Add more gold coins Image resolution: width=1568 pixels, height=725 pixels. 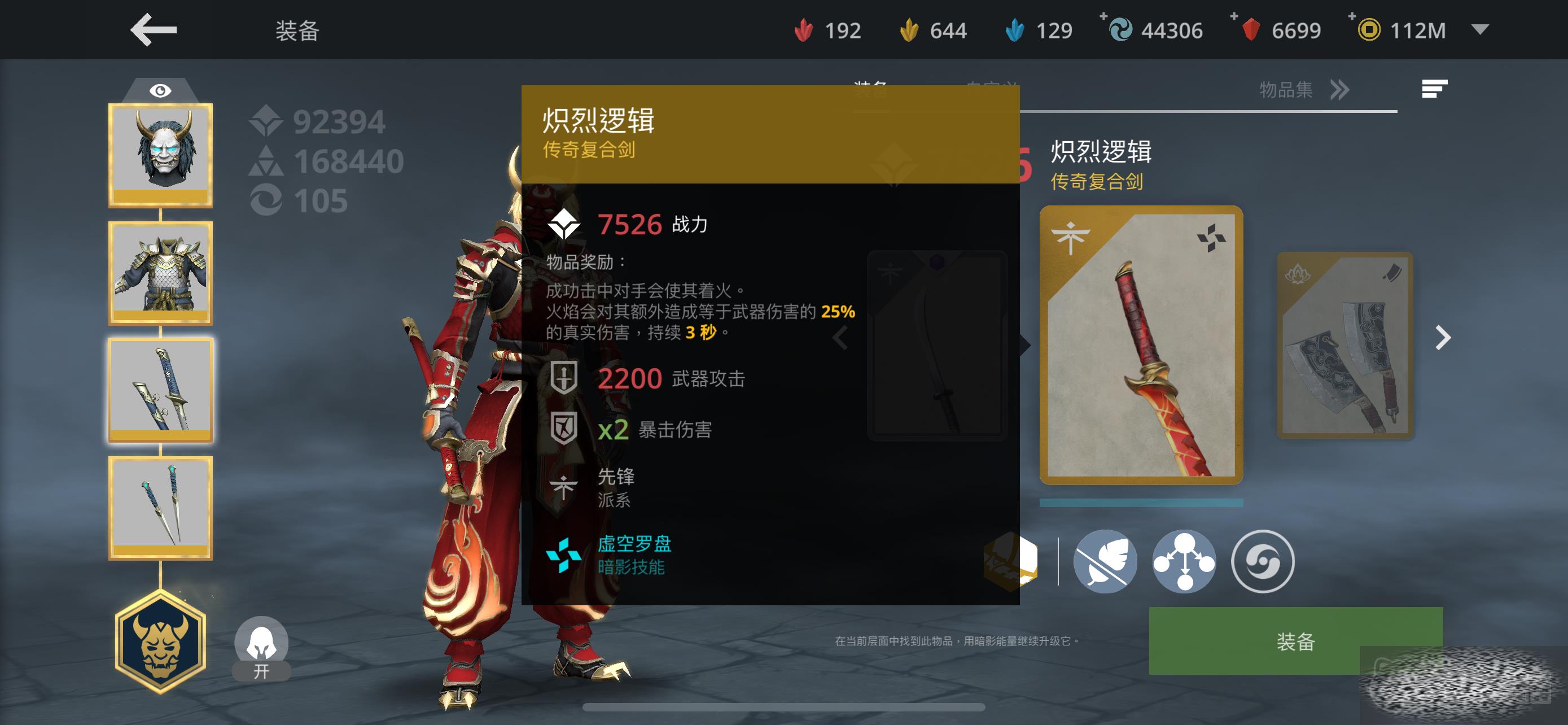(1352, 17)
